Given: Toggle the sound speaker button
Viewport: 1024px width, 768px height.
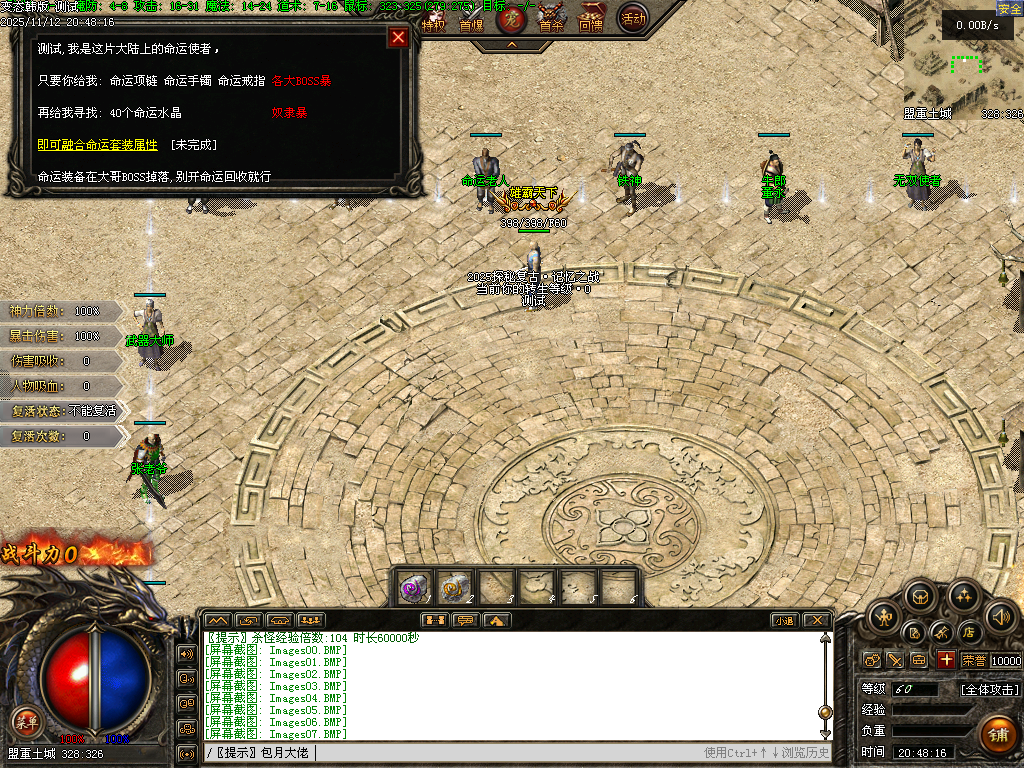Looking at the screenshot, I should coord(1001,615).
